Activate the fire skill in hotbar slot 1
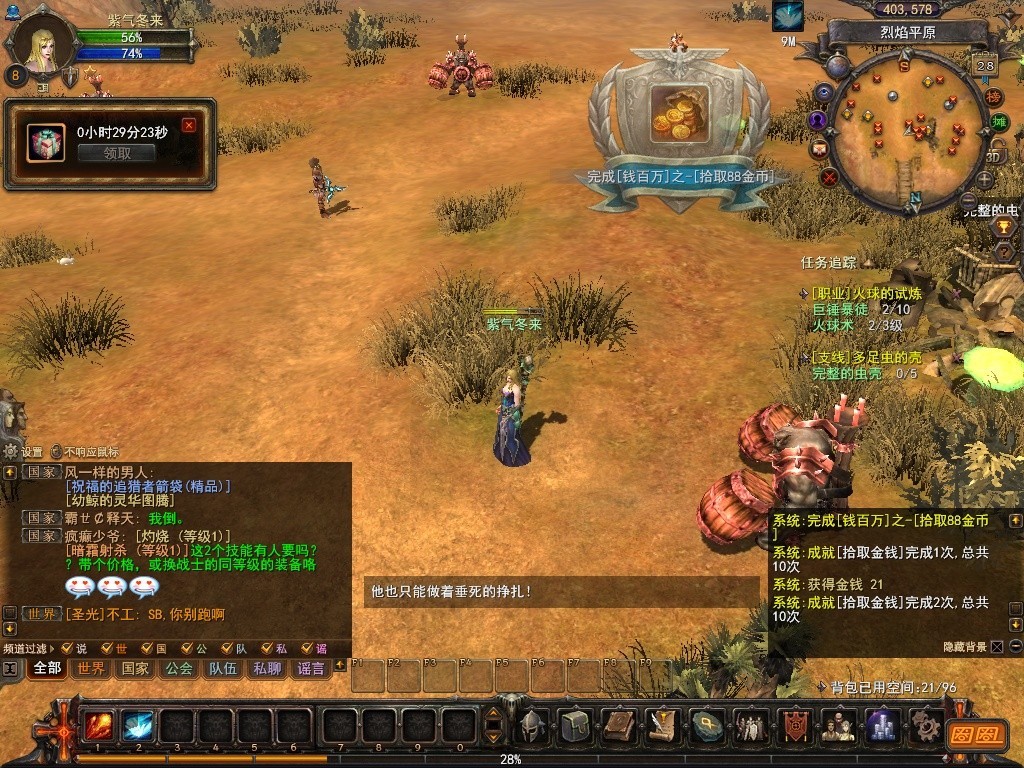This screenshot has height=768, width=1024. tap(99, 725)
